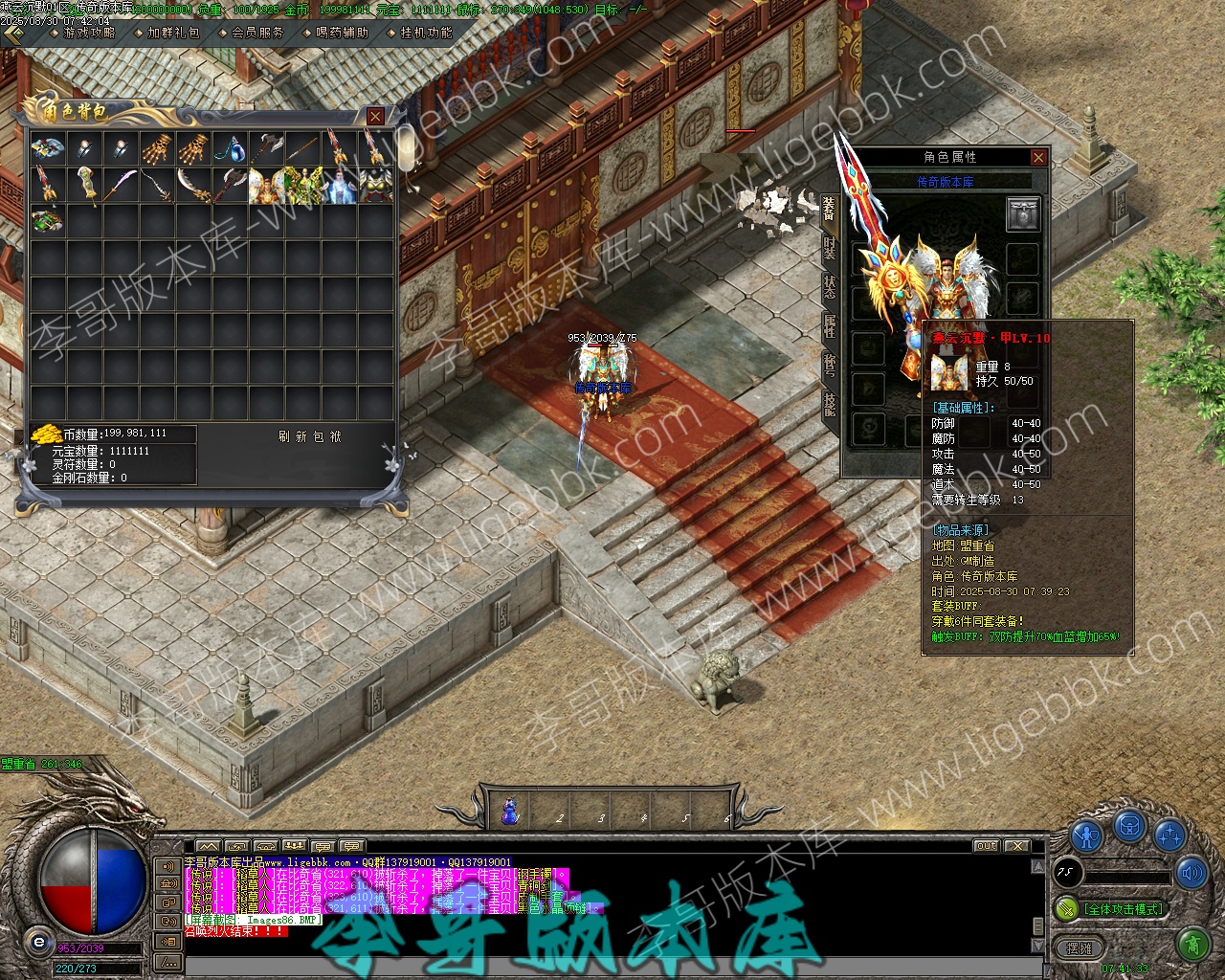Select the blue robed costume in the backpack
The height and width of the screenshot is (980, 1225).
click(x=340, y=186)
